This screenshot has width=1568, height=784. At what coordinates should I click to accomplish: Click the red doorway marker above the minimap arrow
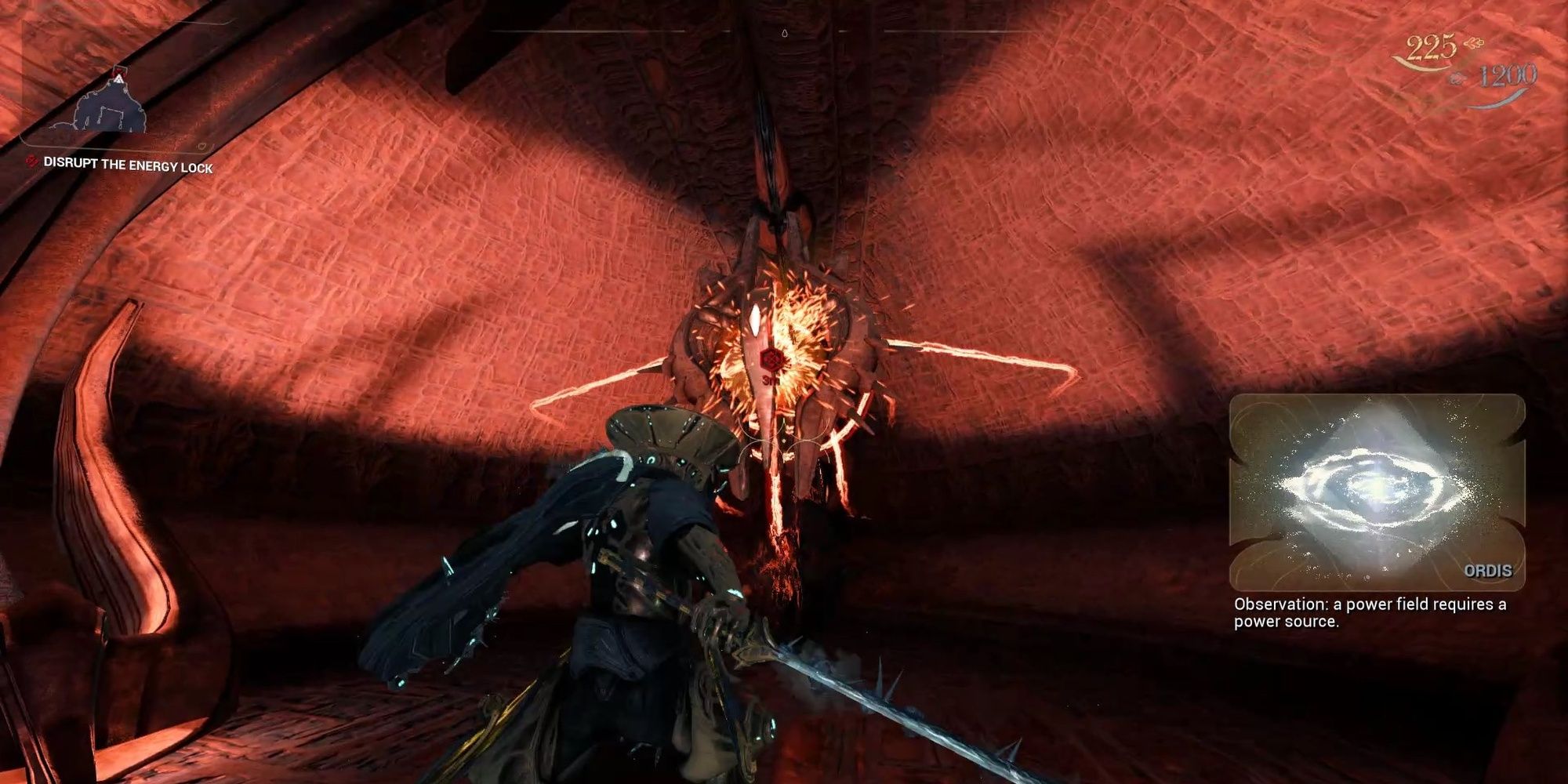[118, 71]
